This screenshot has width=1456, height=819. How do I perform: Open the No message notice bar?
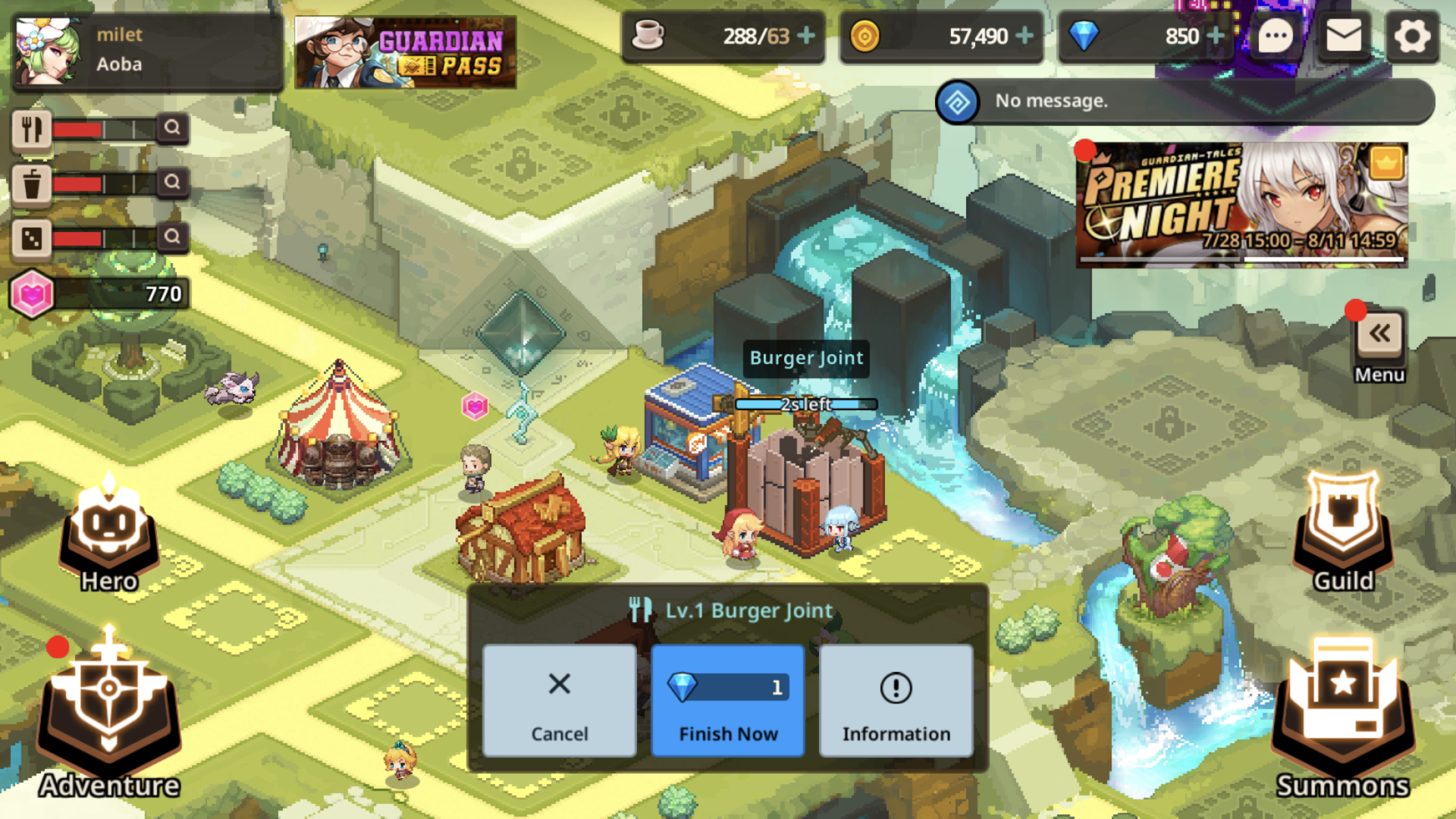(1185, 102)
